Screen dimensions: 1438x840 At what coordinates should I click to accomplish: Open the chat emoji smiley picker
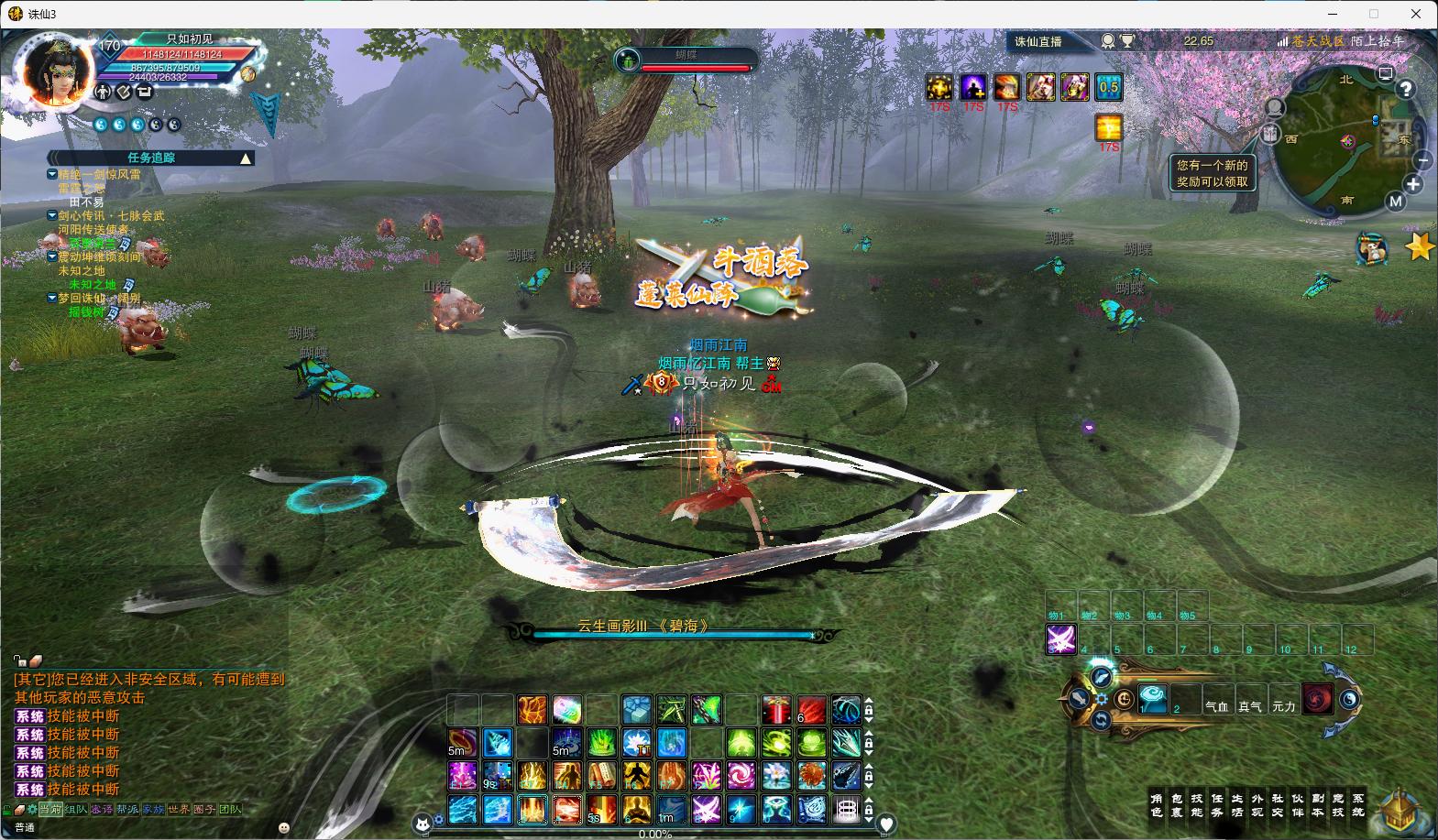click(284, 827)
